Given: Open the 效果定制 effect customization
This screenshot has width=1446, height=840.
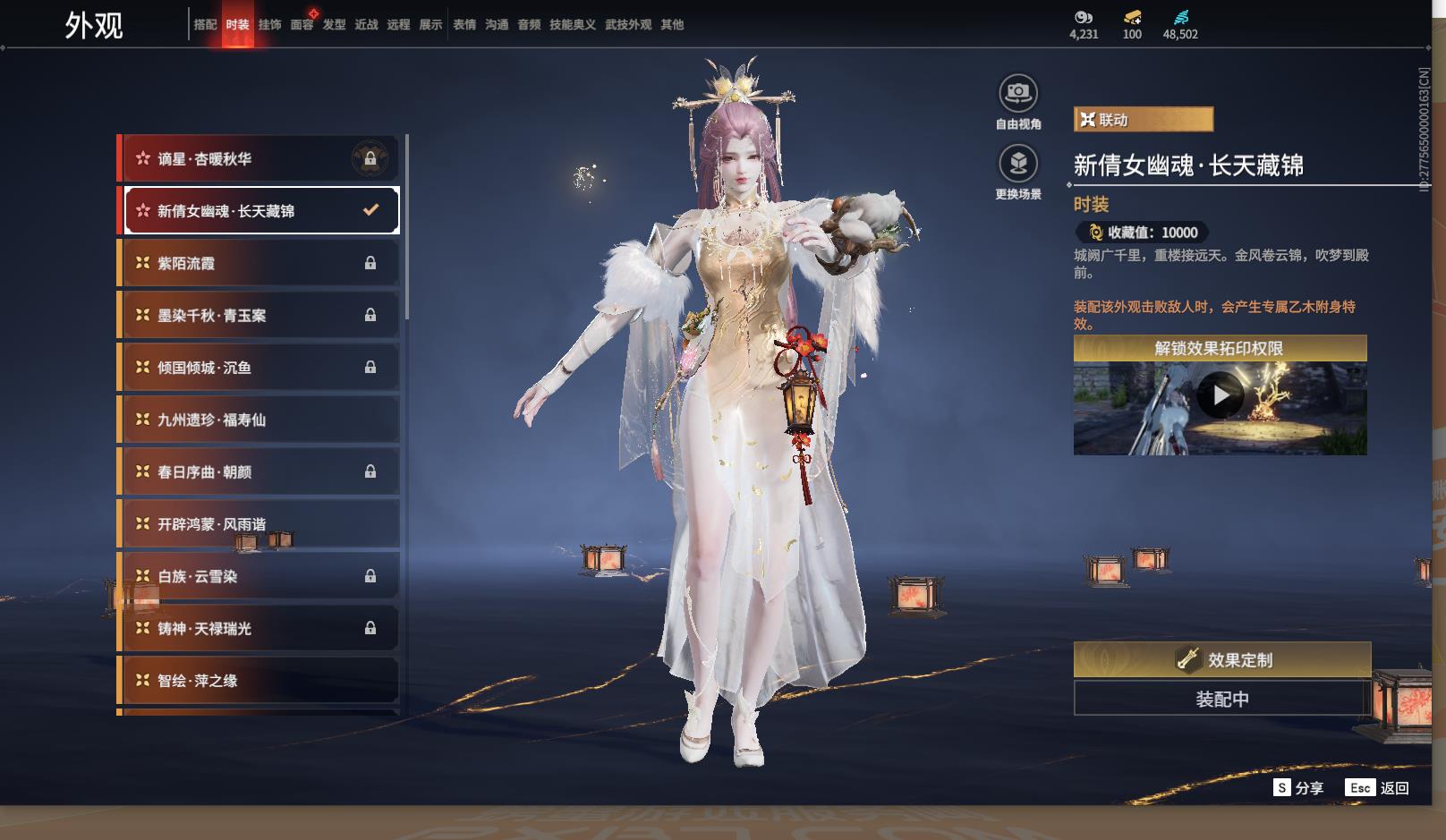Looking at the screenshot, I should click(1221, 660).
